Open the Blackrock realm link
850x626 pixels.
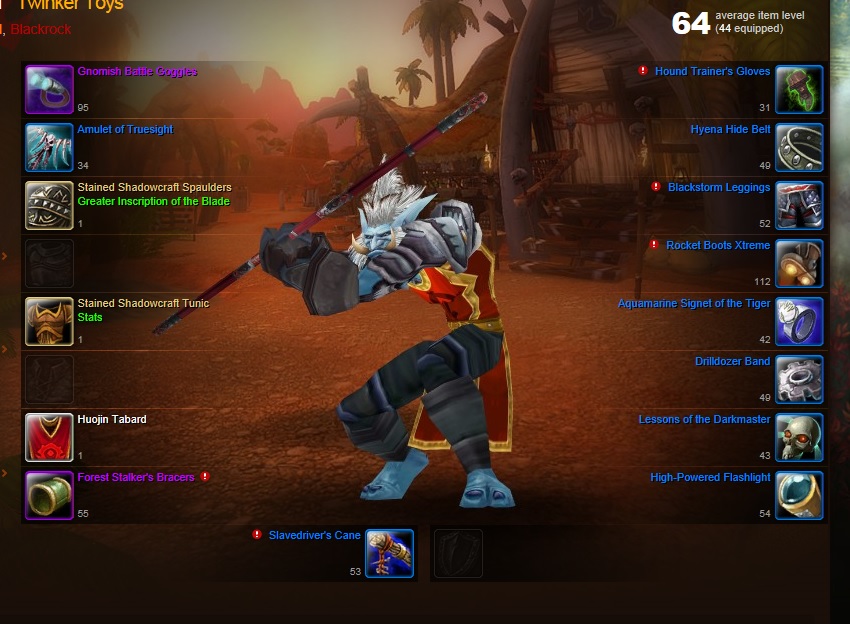(41, 30)
